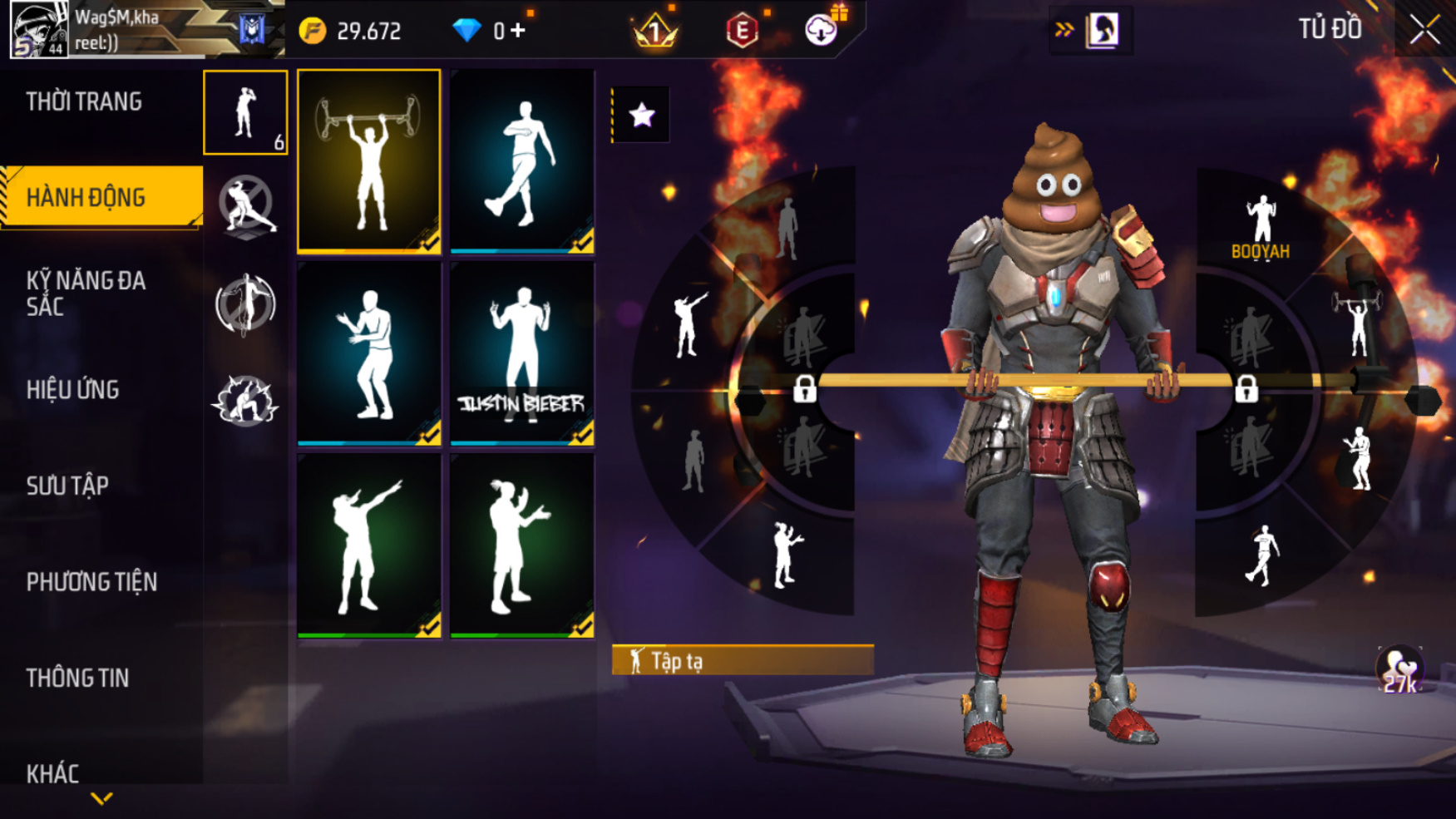
Task: Open the player profile avatar
Action: 38,30
